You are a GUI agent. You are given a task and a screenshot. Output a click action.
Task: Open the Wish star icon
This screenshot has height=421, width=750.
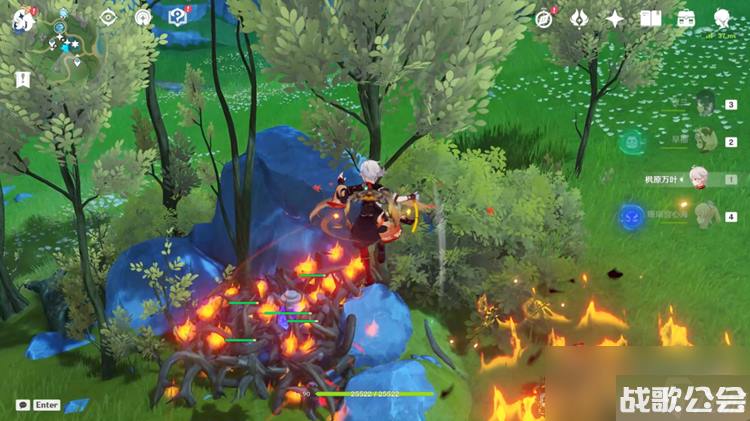tap(615, 18)
